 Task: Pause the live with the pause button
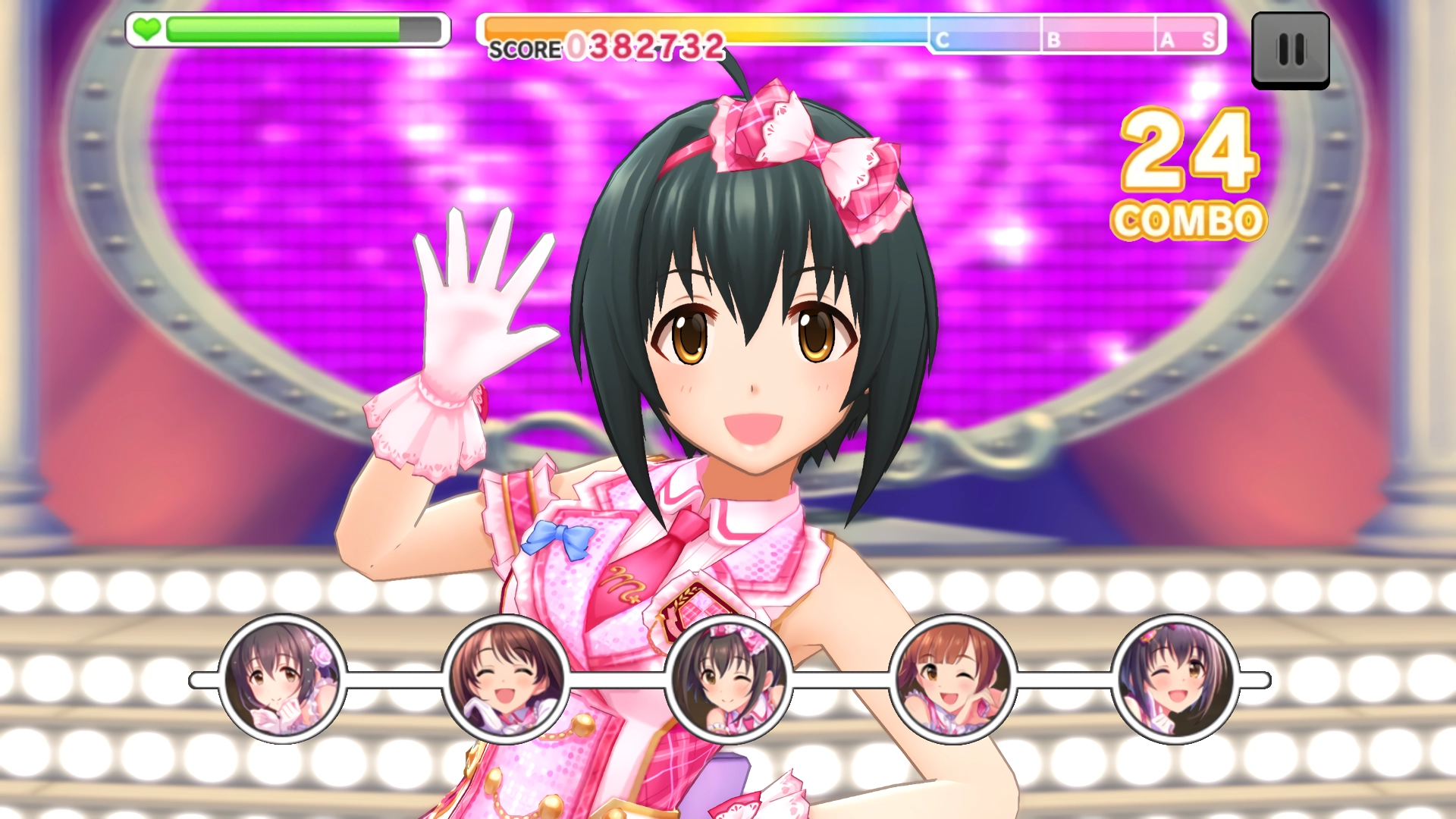(x=1290, y=50)
